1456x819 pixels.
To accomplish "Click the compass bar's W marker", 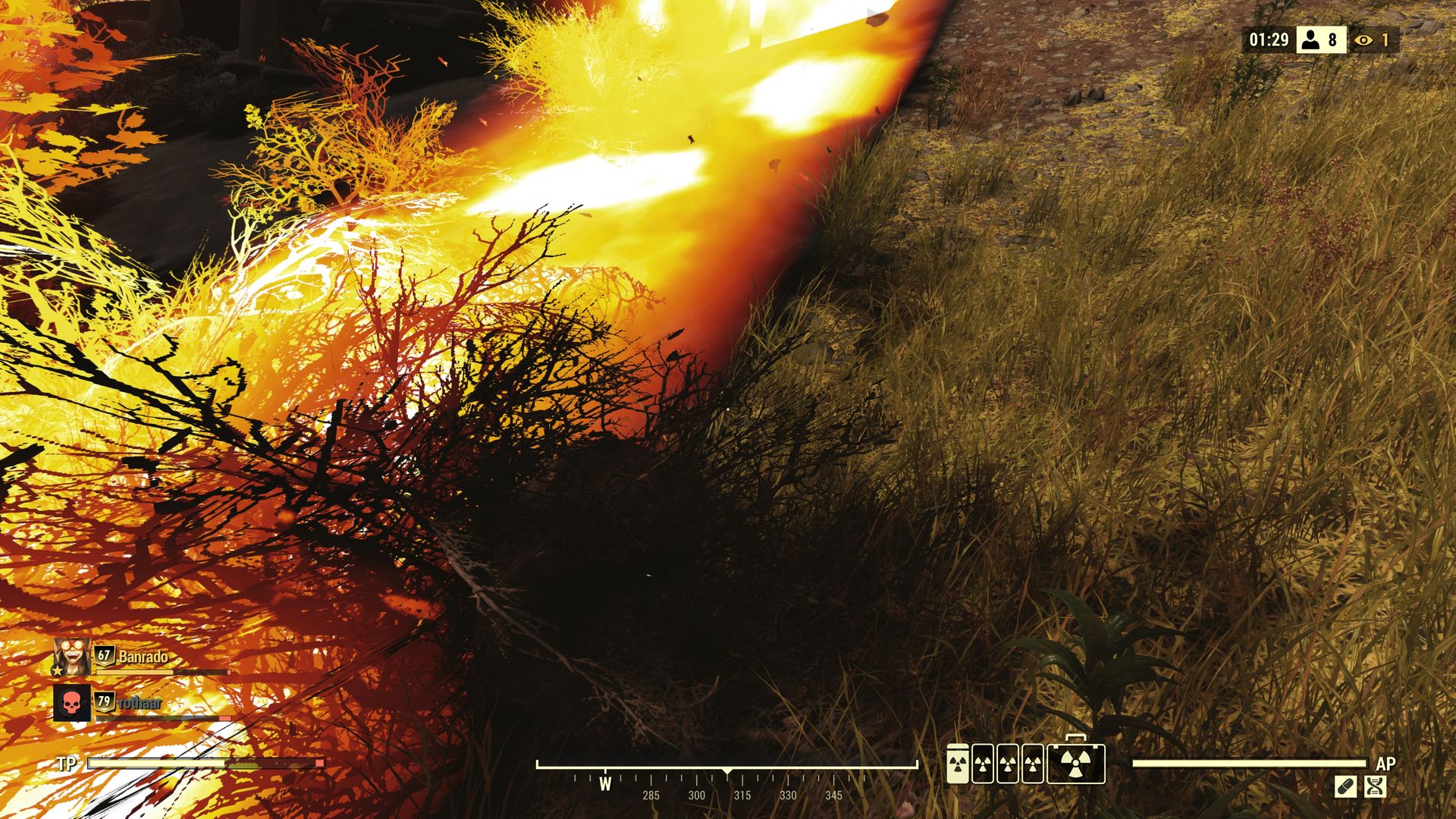I will [x=605, y=784].
